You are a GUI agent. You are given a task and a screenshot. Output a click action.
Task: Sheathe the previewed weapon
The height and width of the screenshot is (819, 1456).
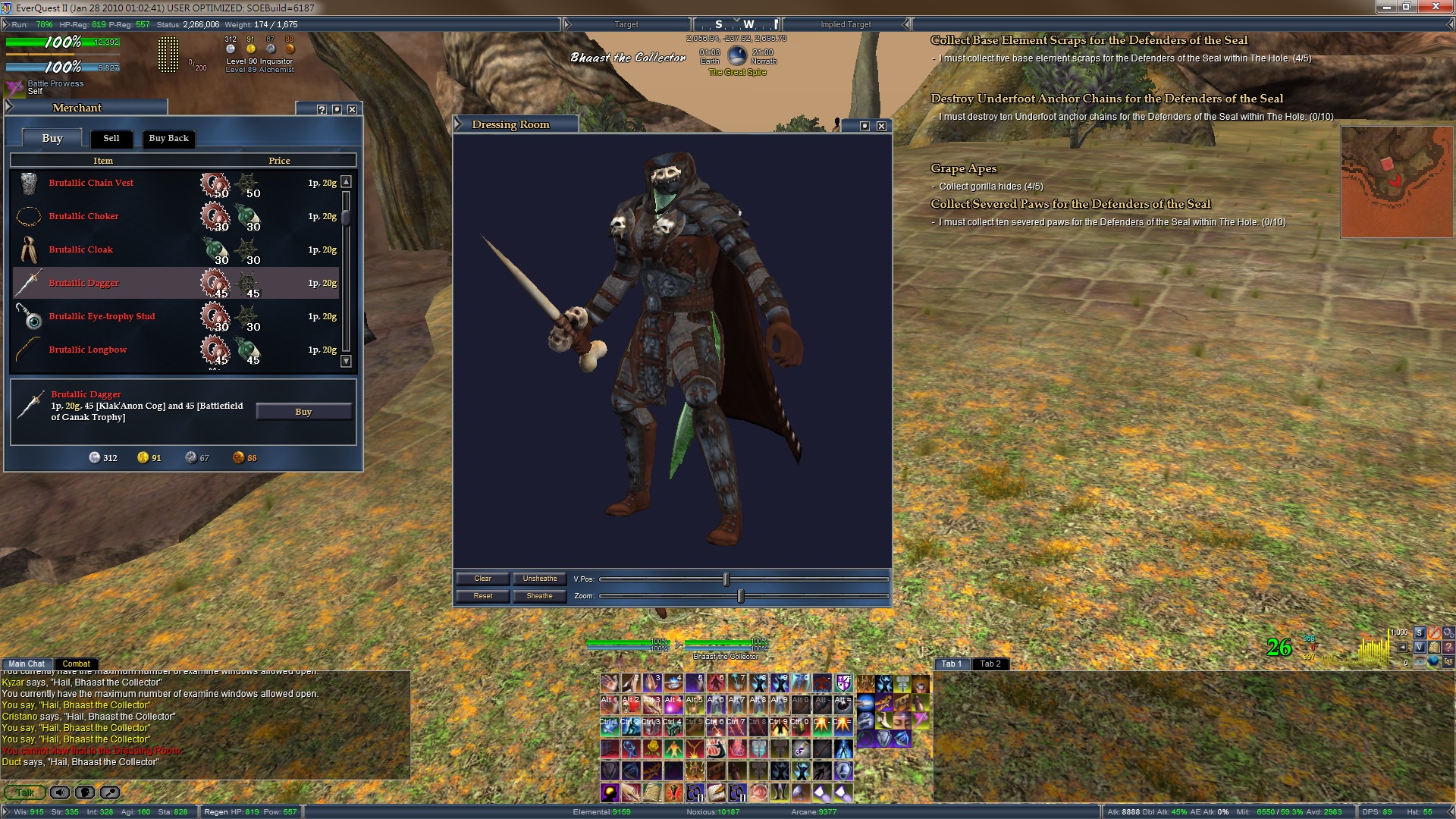(539, 596)
